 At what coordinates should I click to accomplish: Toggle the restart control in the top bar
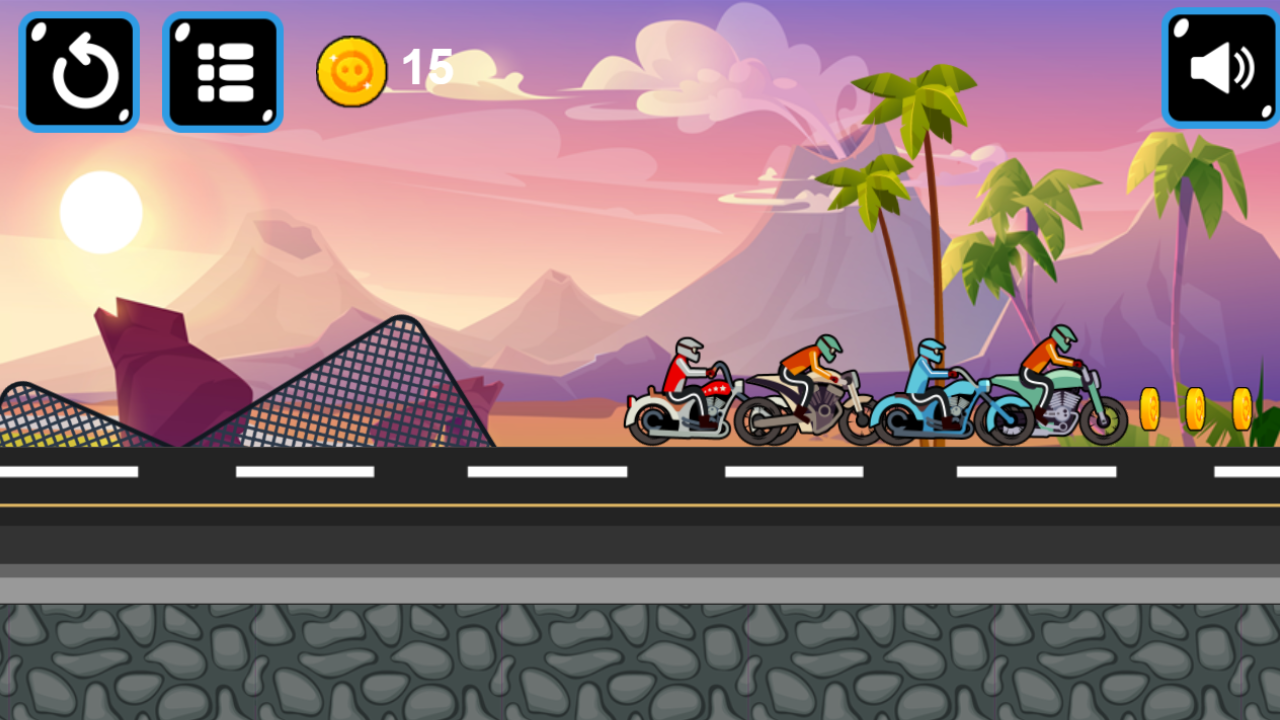(79, 70)
